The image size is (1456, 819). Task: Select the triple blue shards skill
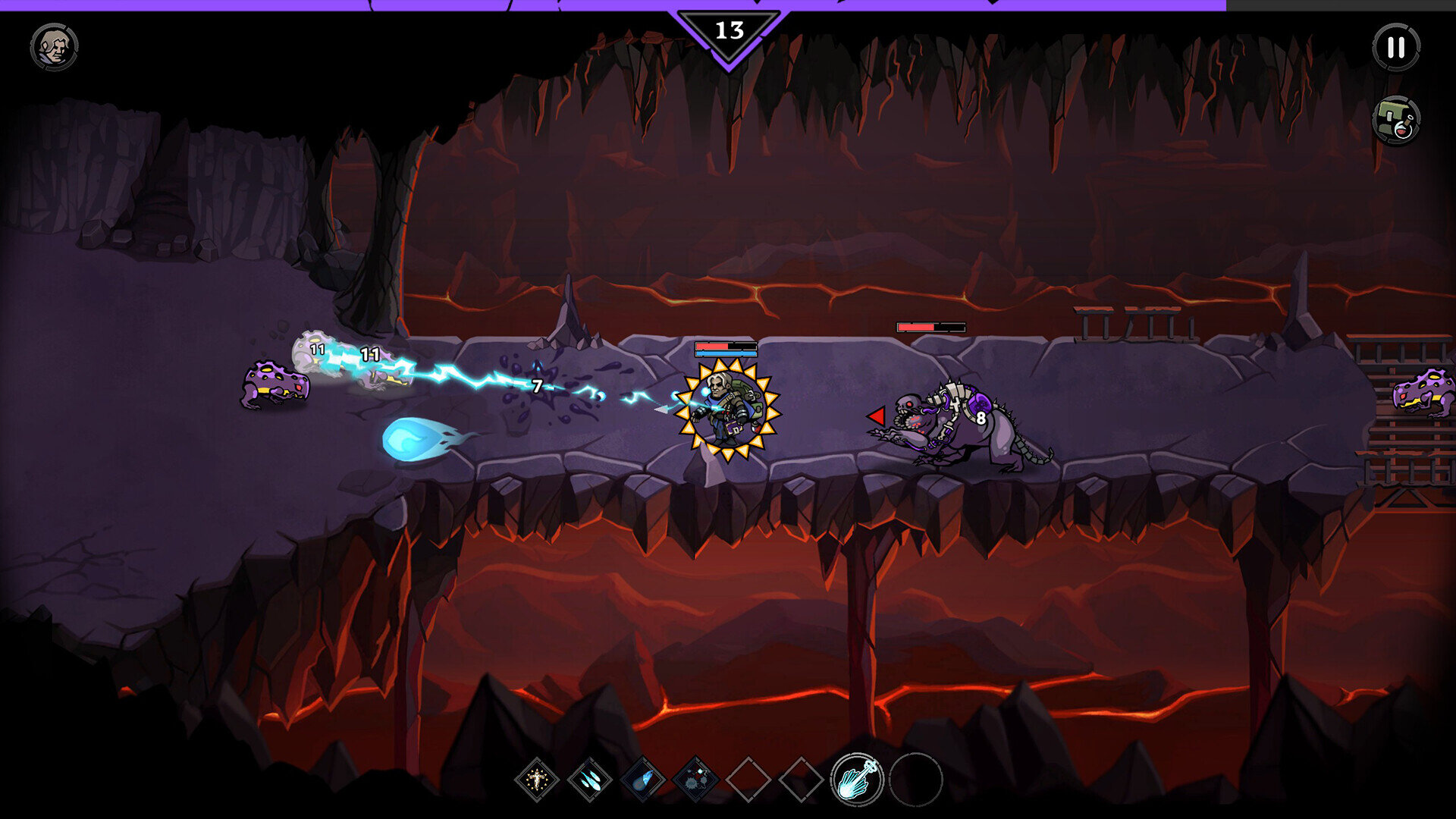tap(590, 779)
